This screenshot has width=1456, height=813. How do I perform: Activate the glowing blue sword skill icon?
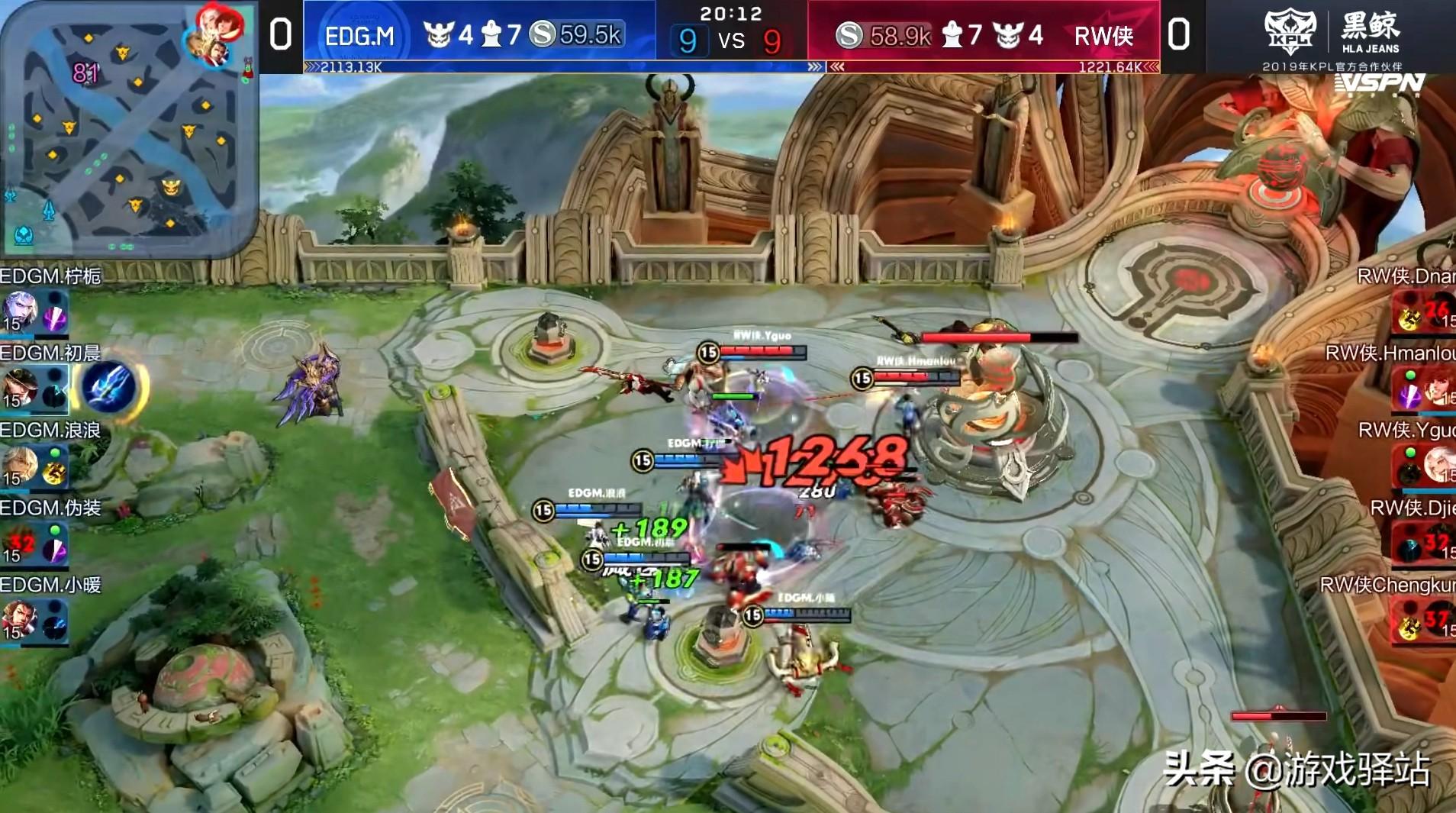tap(109, 387)
